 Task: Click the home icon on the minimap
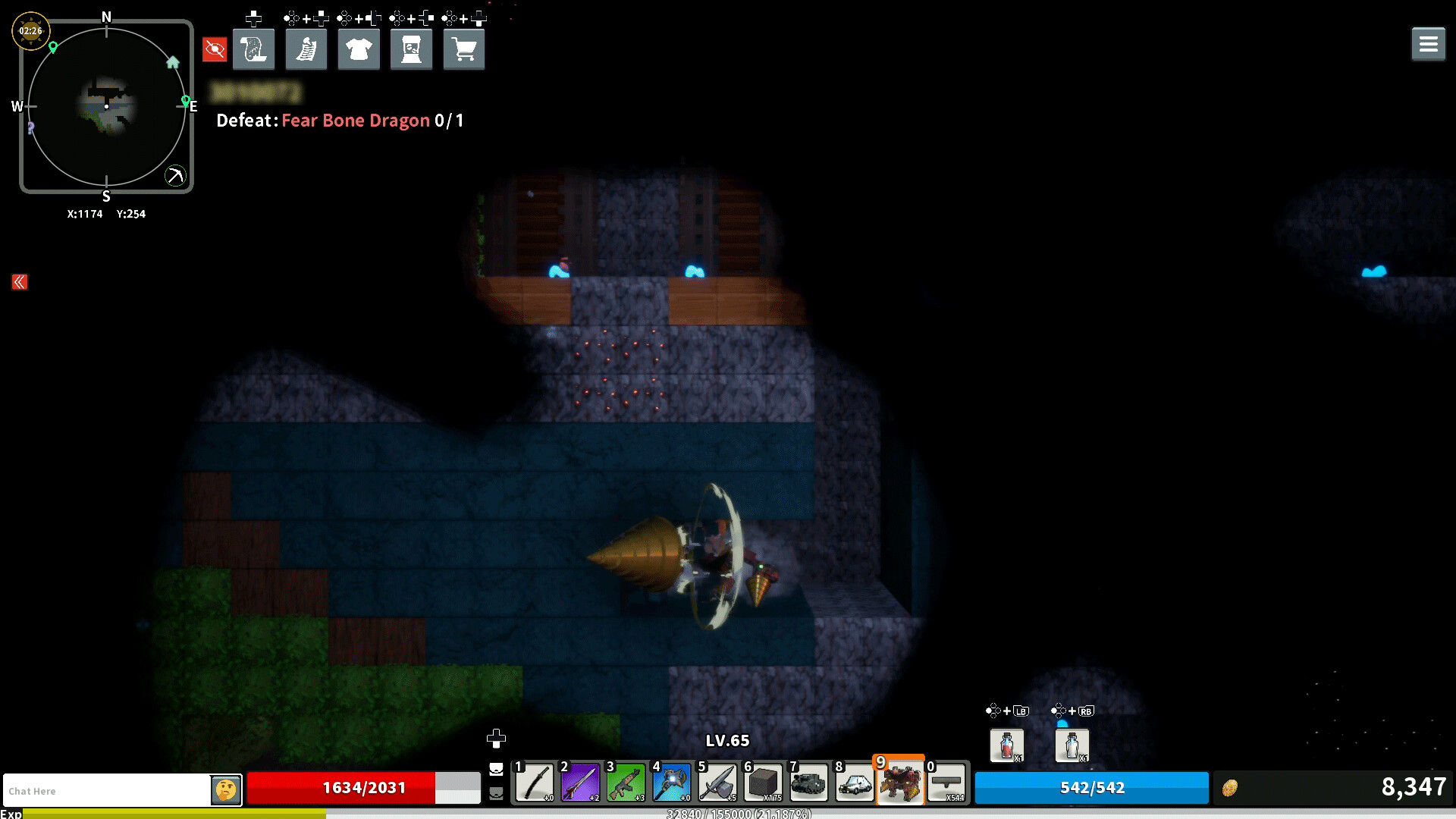point(173,63)
